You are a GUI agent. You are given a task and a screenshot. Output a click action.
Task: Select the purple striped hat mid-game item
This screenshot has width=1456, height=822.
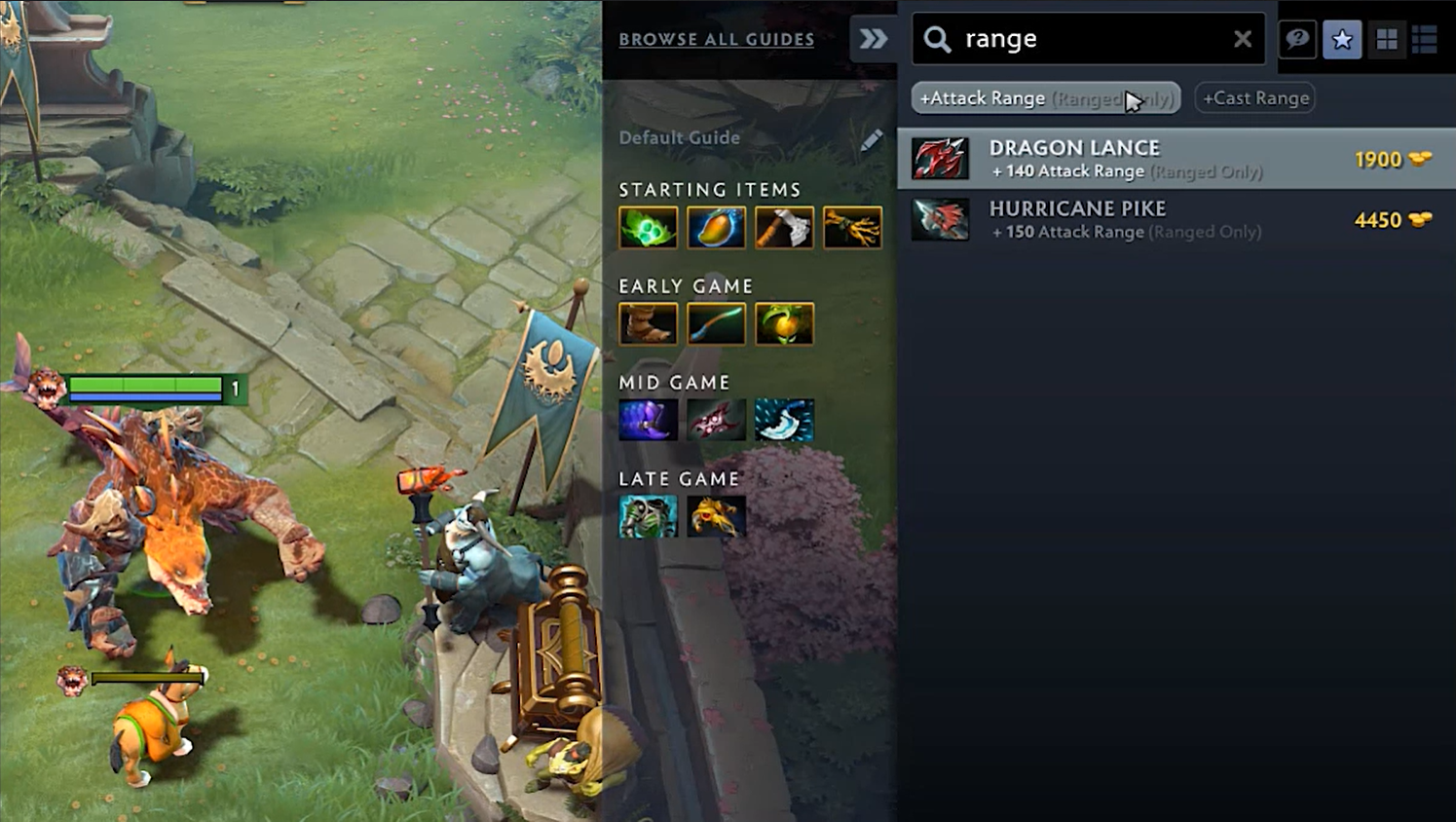click(648, 421)
